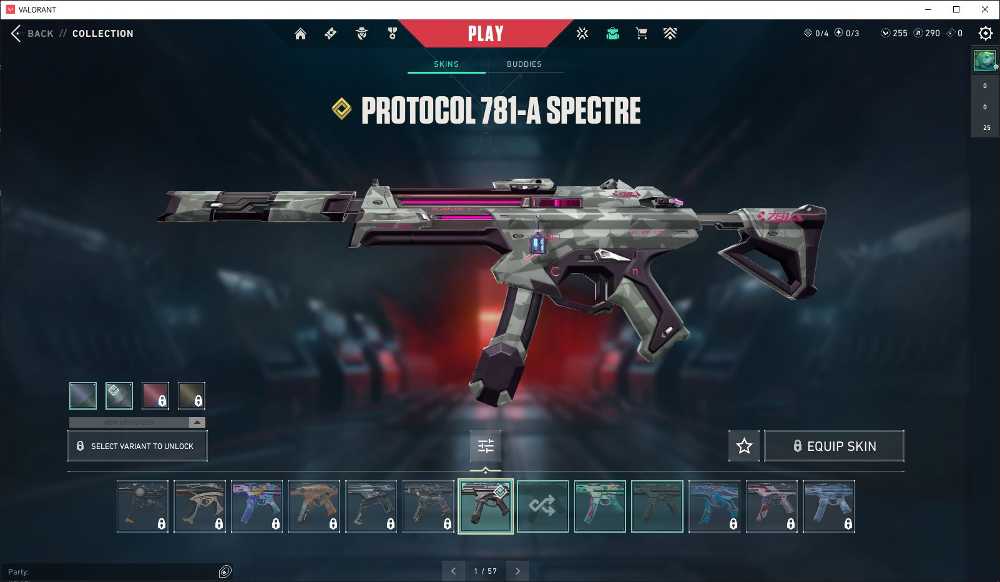
Task: Select the Skins tab
Action: pyautogui.click(x=446, y=64)
